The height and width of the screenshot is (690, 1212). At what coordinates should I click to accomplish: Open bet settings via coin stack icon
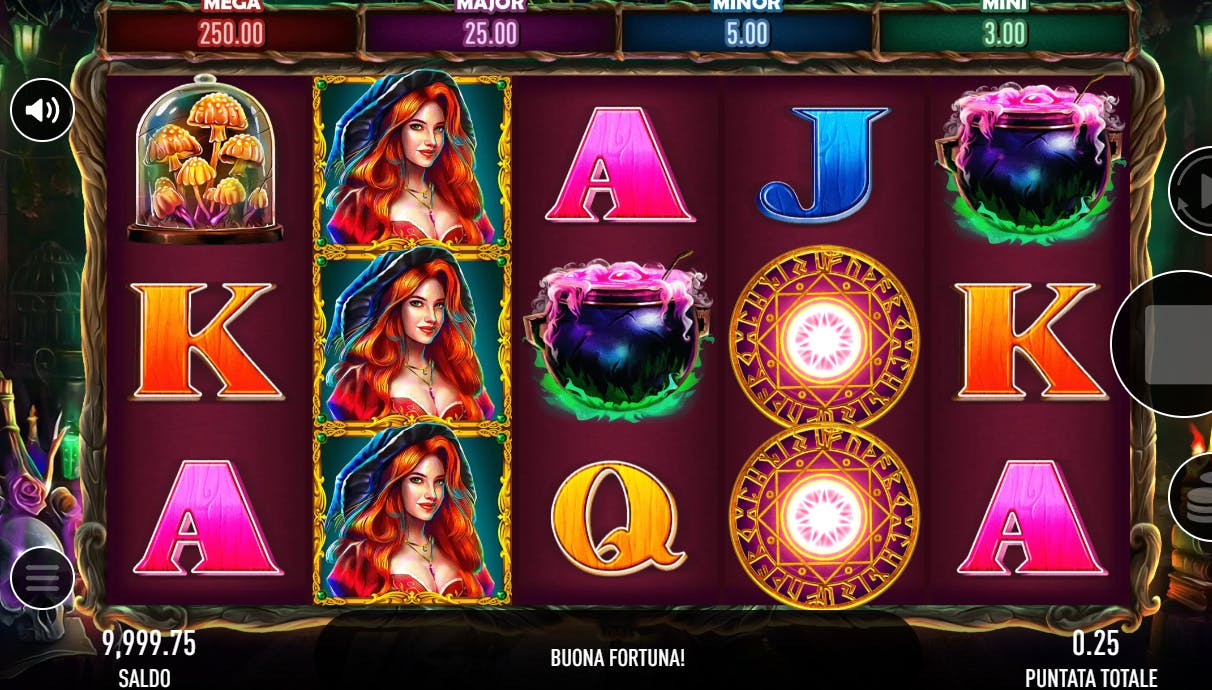(x=1194, y=498)
